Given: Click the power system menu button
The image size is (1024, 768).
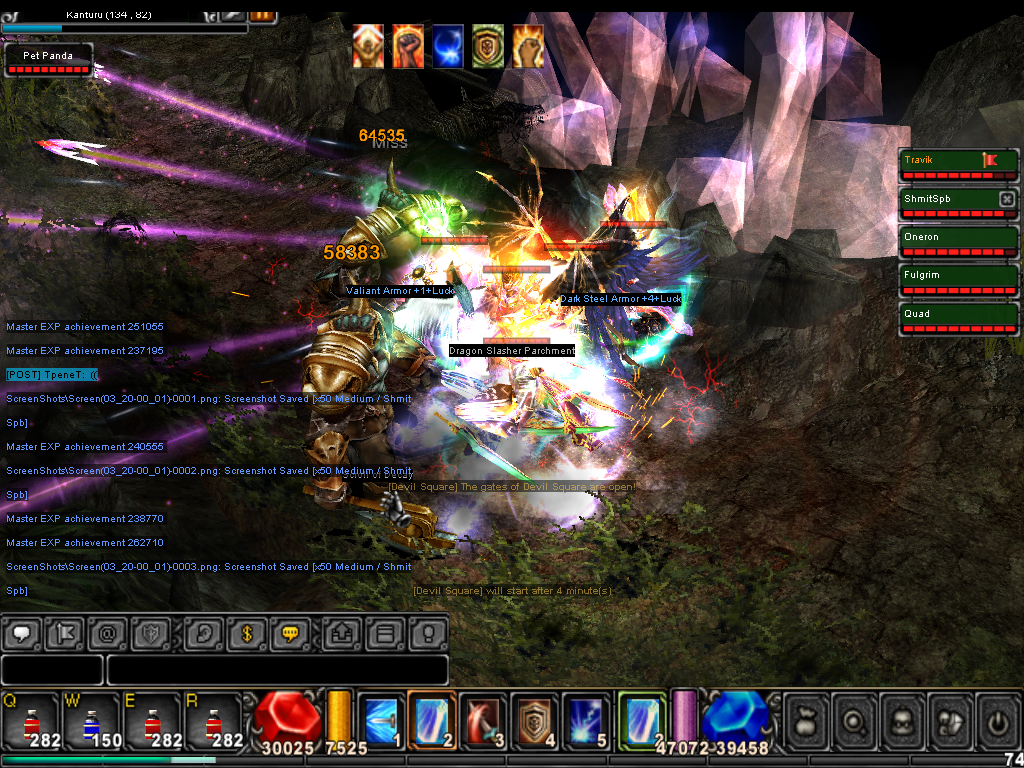Looking at the screenshot, I should pyautogui.click(x=998, y=720).
